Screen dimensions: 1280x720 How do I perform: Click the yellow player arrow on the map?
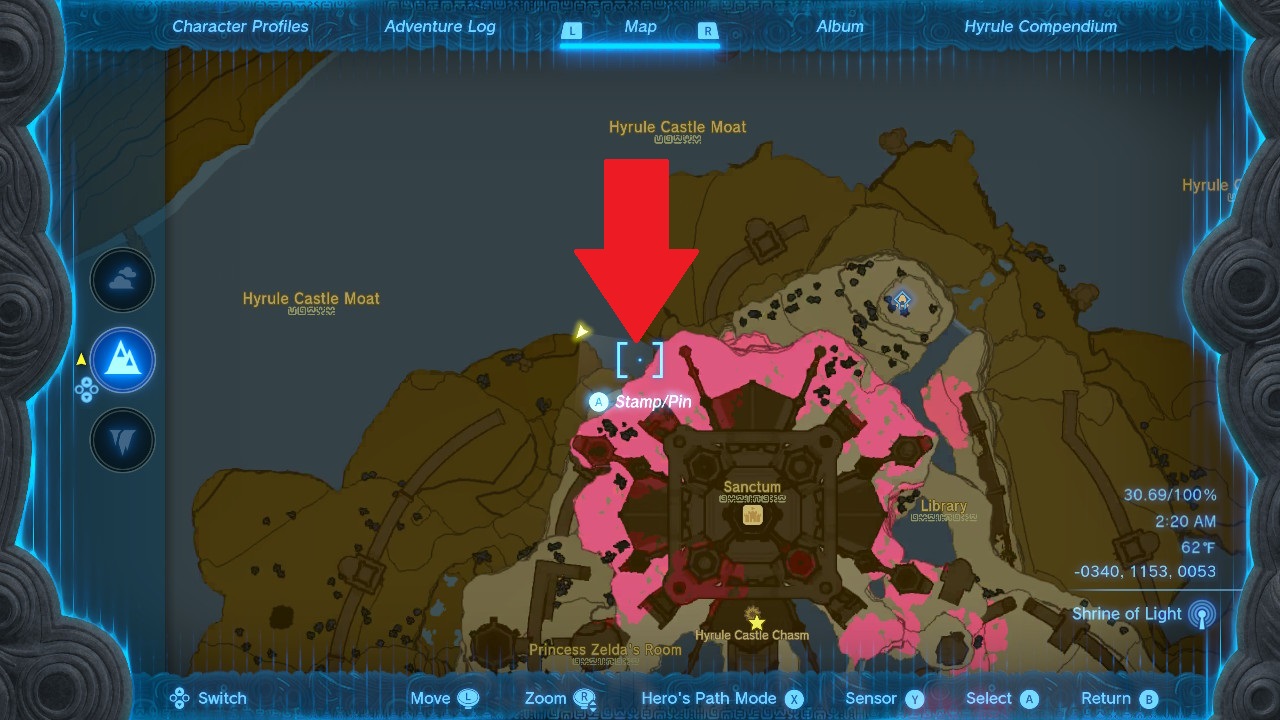tap(584, 331)
